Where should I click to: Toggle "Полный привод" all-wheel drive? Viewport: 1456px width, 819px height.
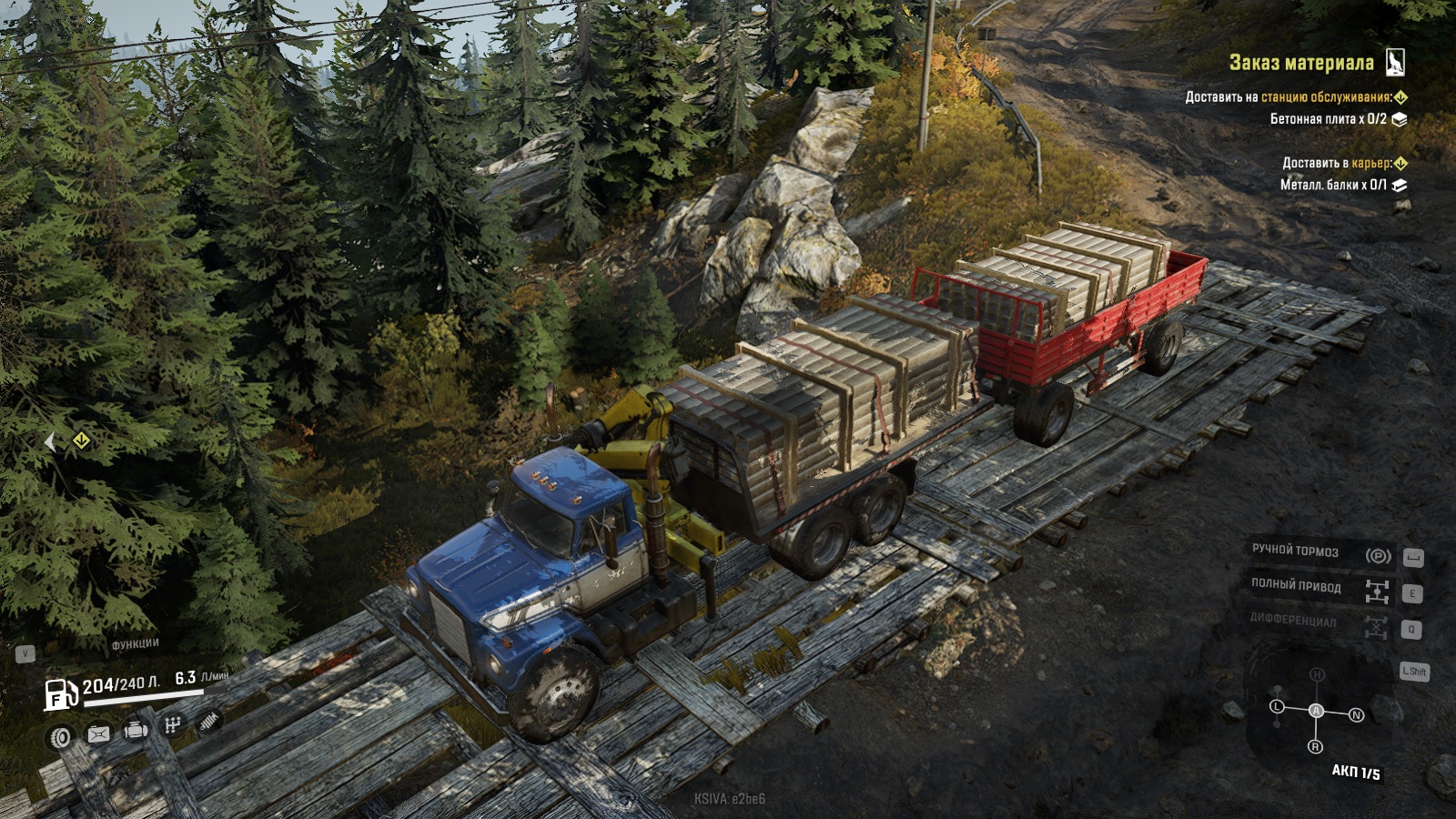tap(1377, 591)
